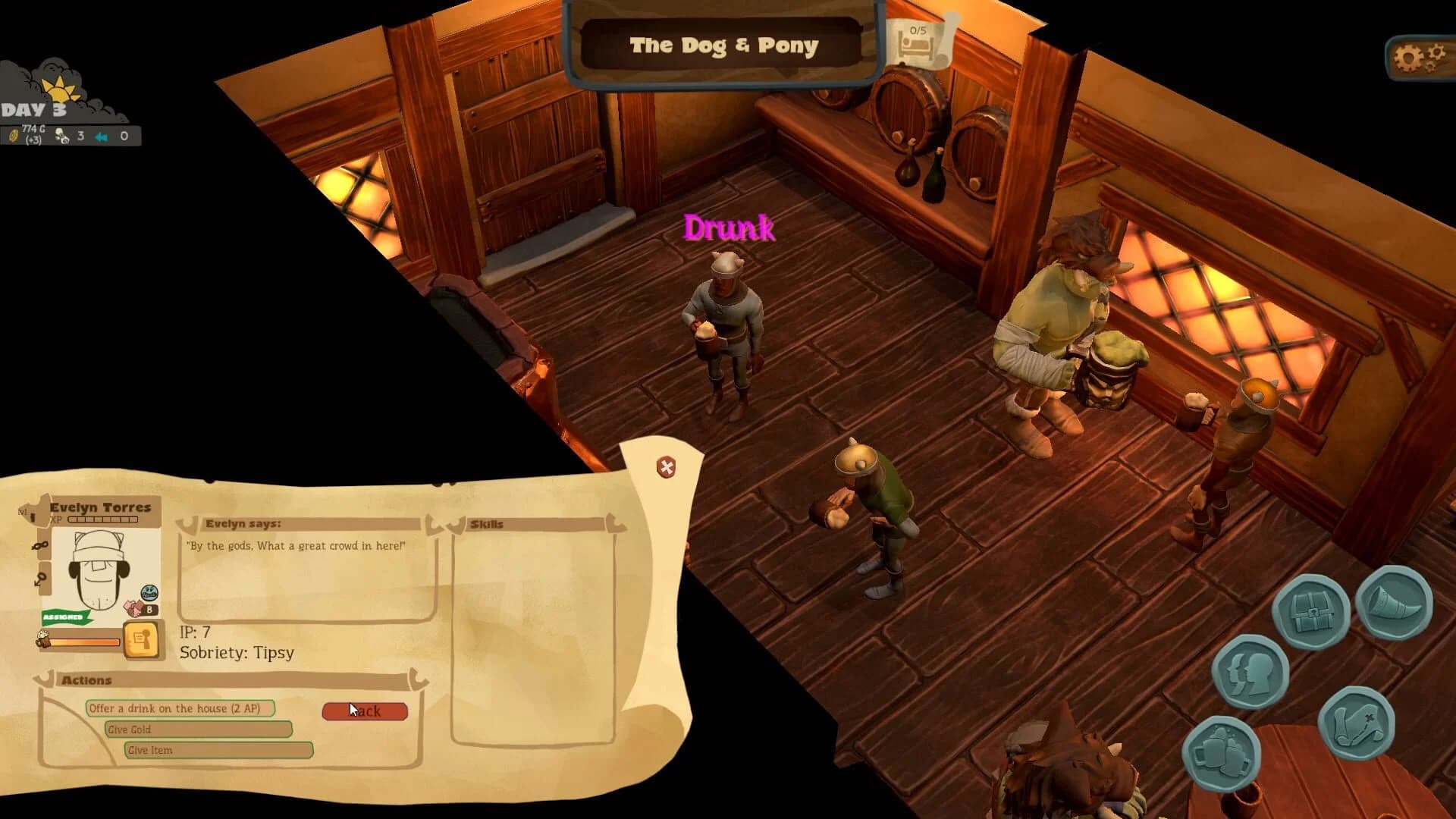Click the chain link icon on Evelyn's card

point(39,544)
